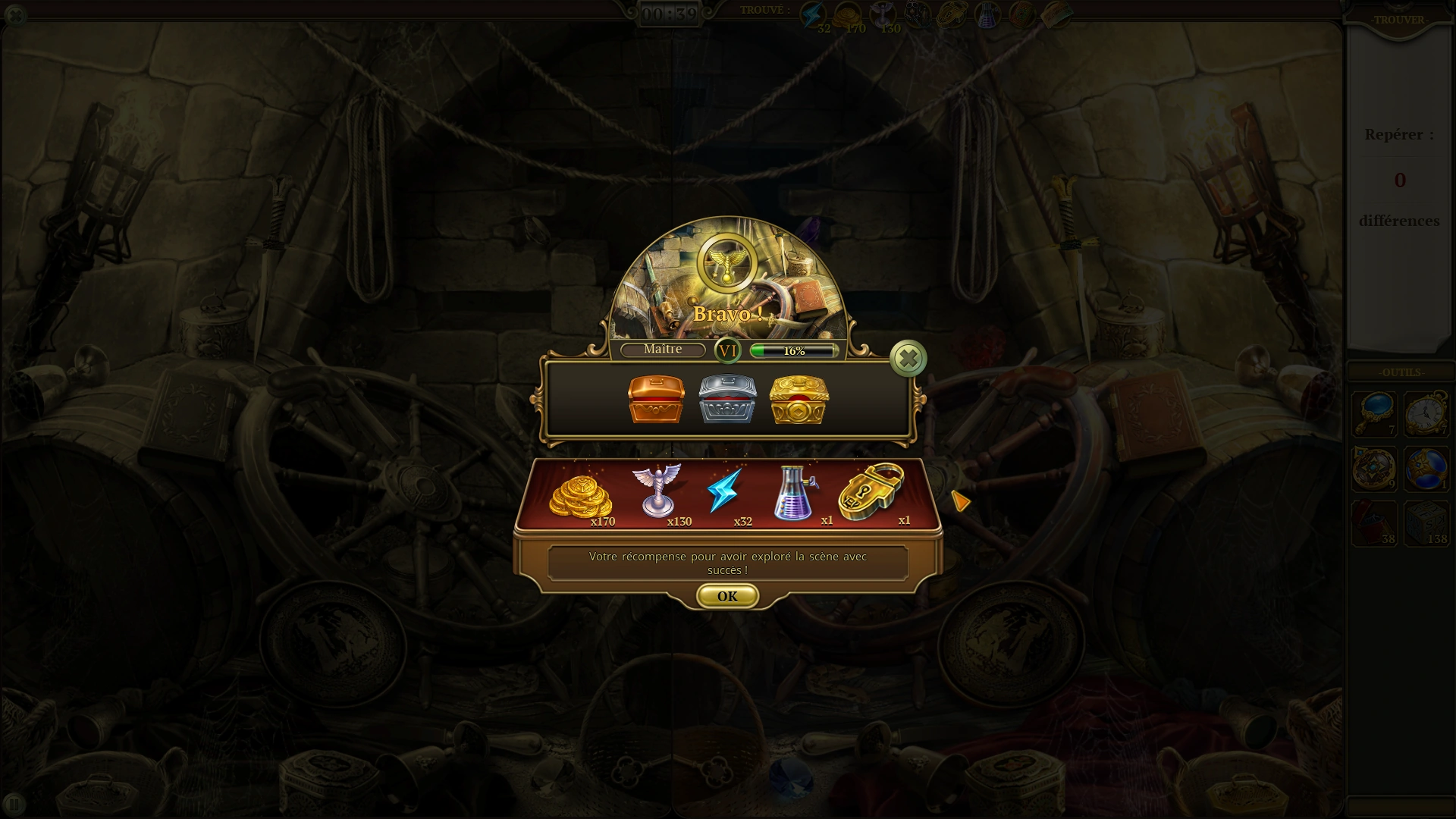1456x819 pixels.
Task: Use the pocket watch tool in Outils panel
Action: (1427, 414)
